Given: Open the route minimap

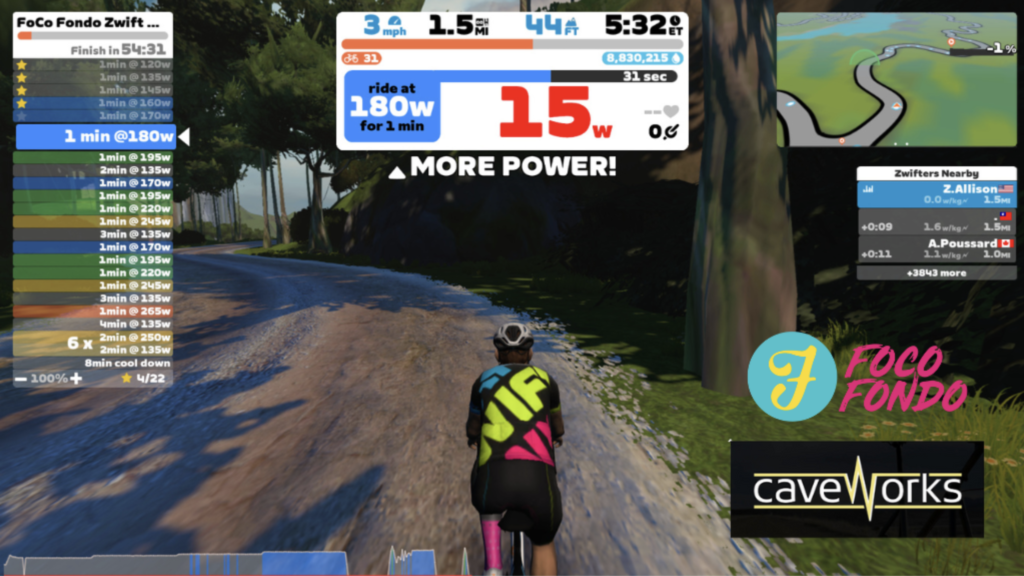Looking at the screenshot, I should 895,80.
